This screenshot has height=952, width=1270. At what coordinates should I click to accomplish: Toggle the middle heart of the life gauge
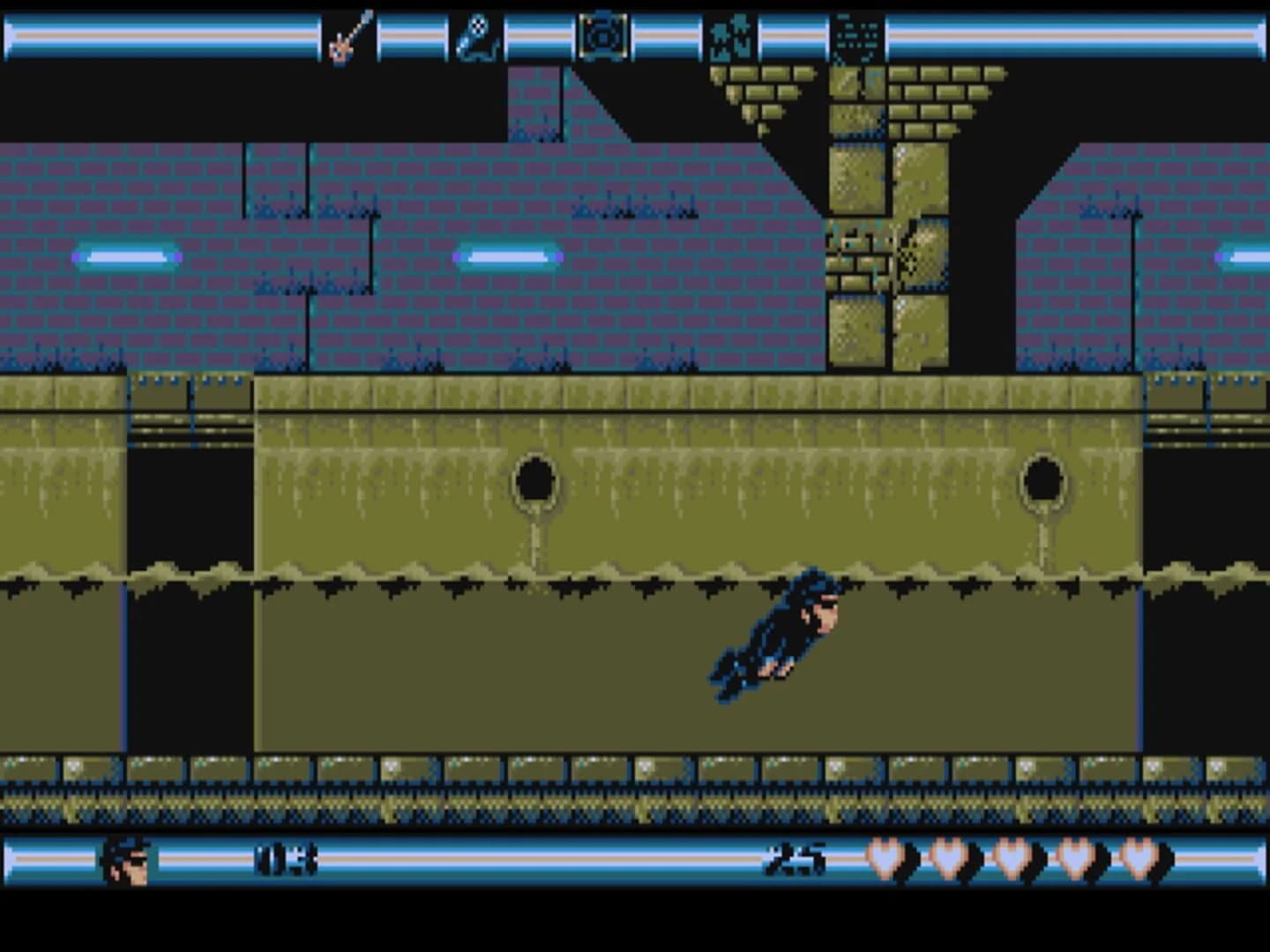pos(1012,857)
